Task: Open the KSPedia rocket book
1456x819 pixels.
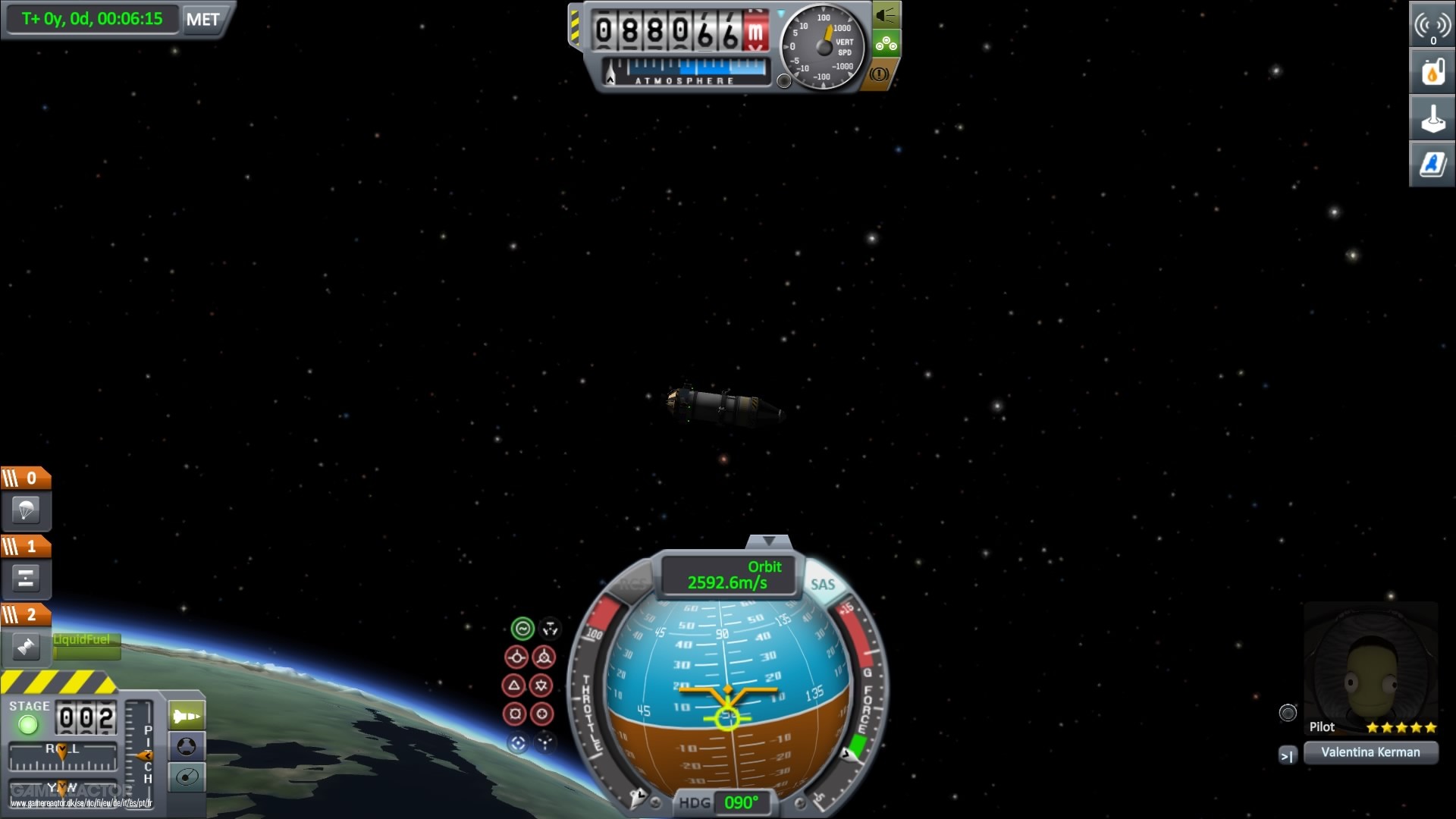Action: 1432,163
